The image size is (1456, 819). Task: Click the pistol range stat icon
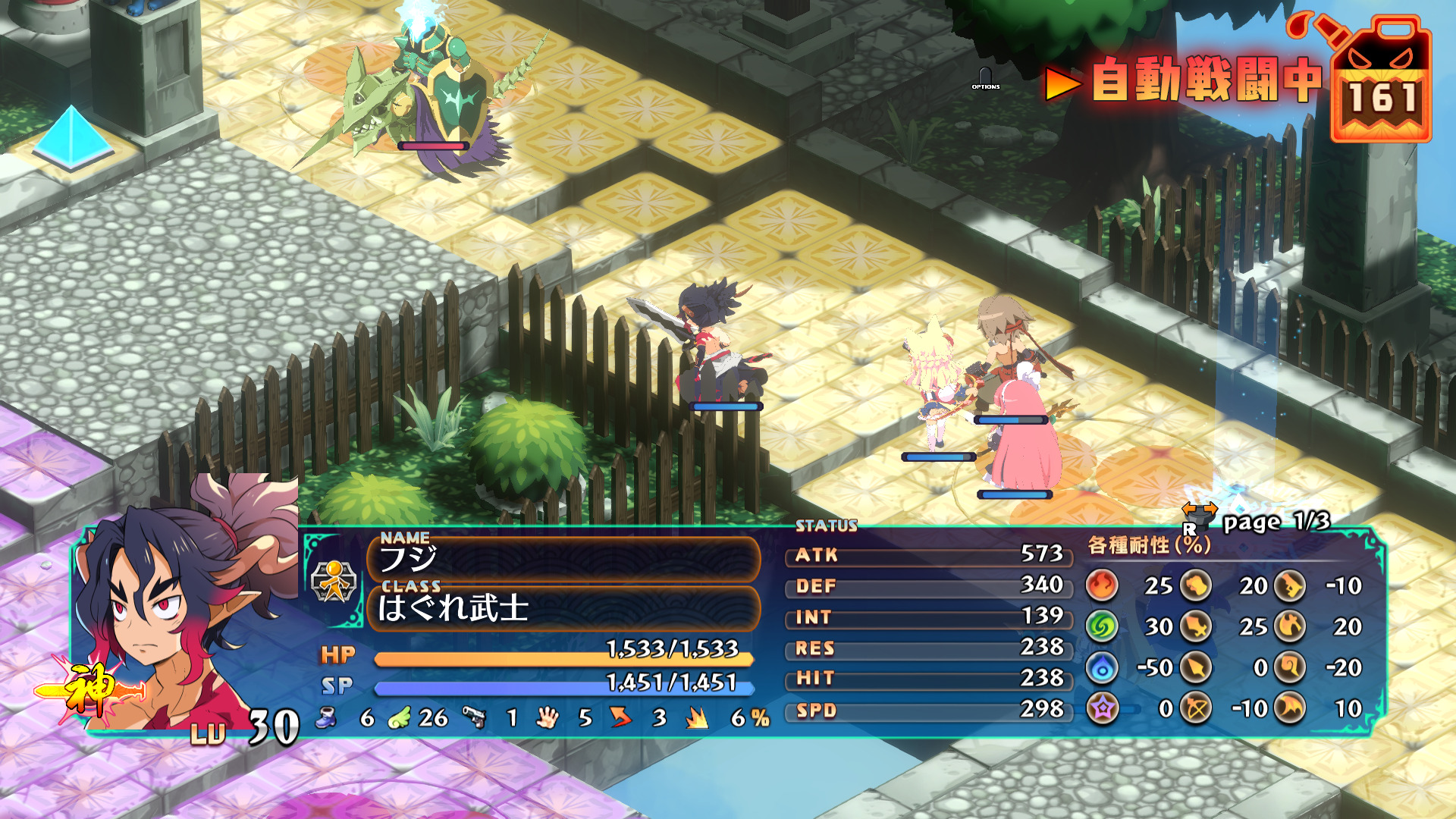tap(475, 717)
